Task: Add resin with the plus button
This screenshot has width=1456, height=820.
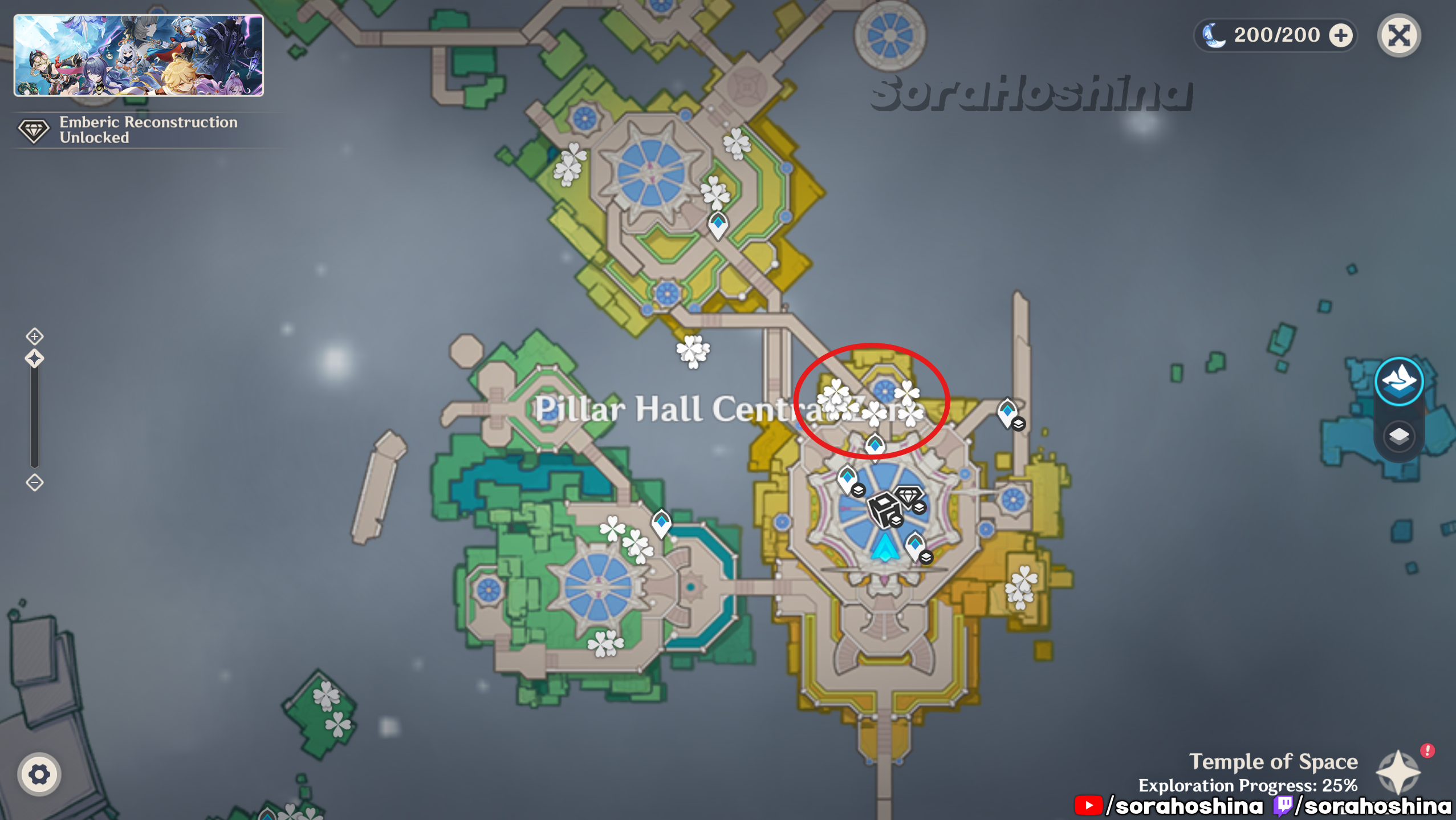Action: click(1340, 35)
